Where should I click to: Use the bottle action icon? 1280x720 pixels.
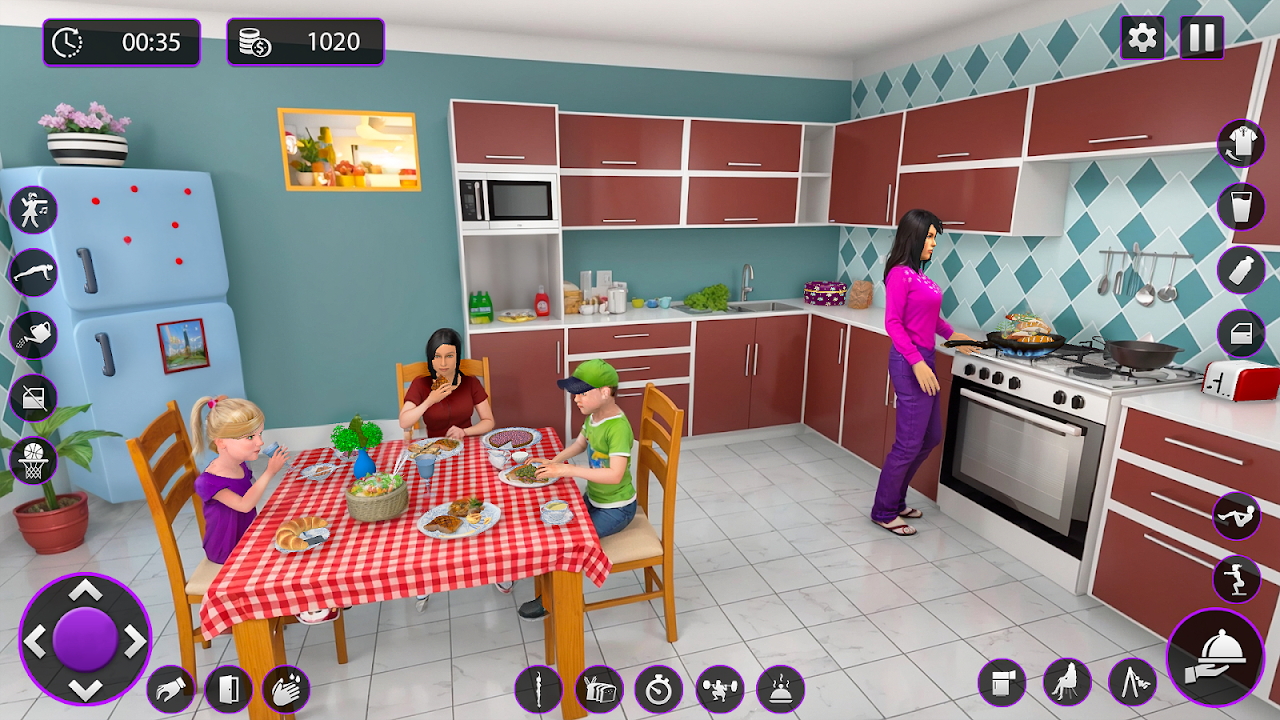click(x=1241, y=270)
